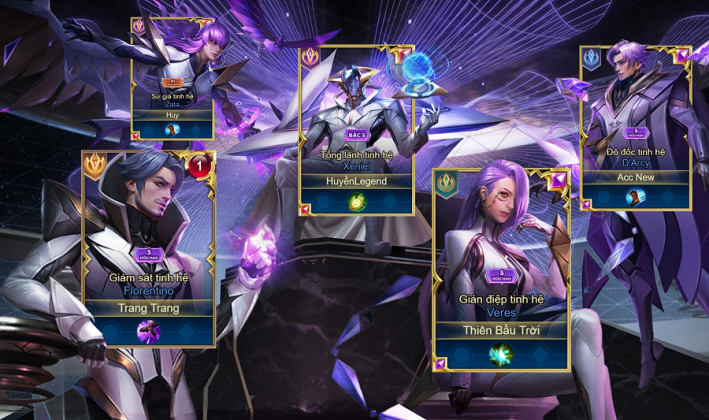Click the gold rank emblem on Florentino's card

(98, 166)
